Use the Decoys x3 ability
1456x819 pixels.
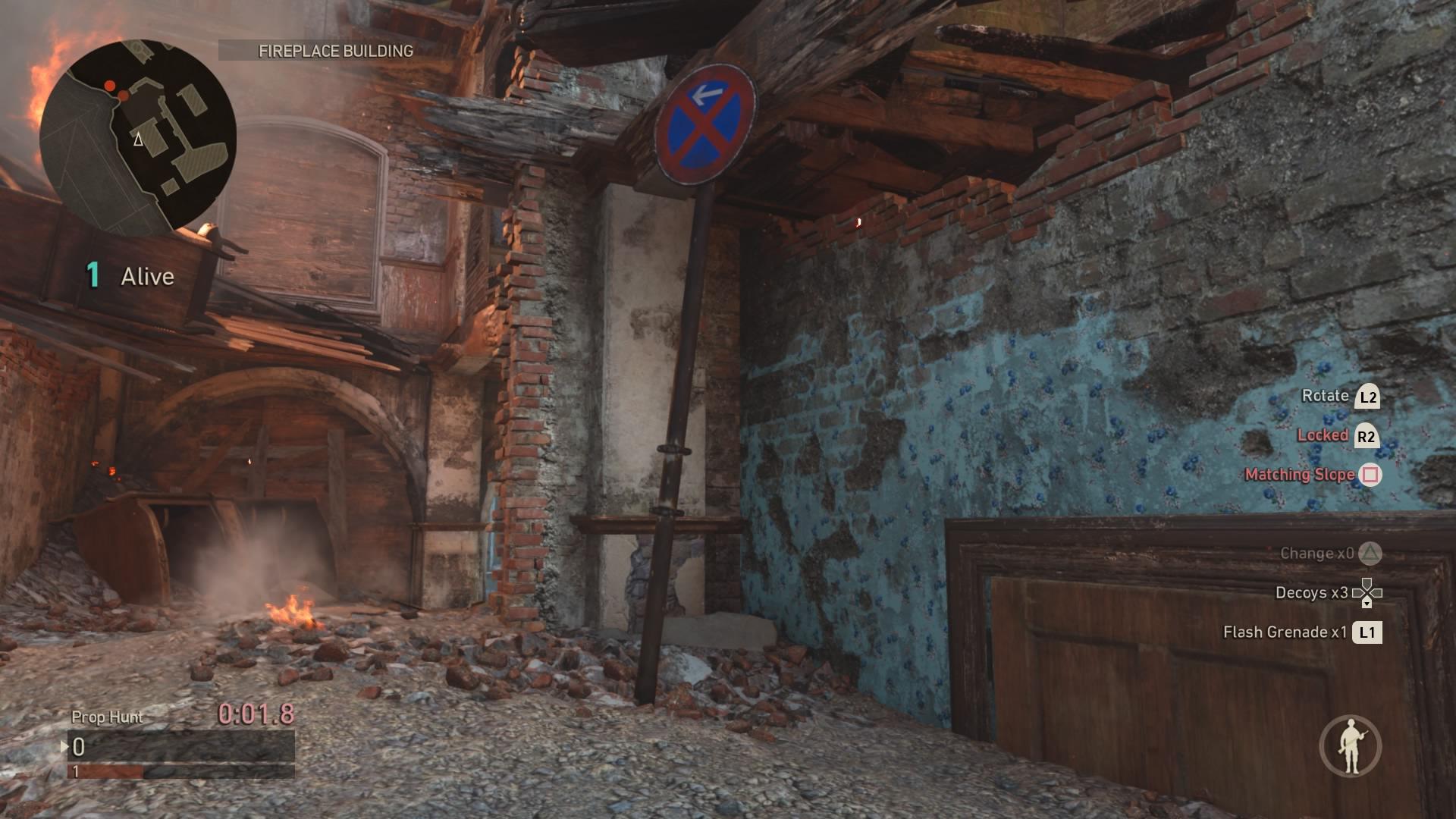pos(1328,593)
